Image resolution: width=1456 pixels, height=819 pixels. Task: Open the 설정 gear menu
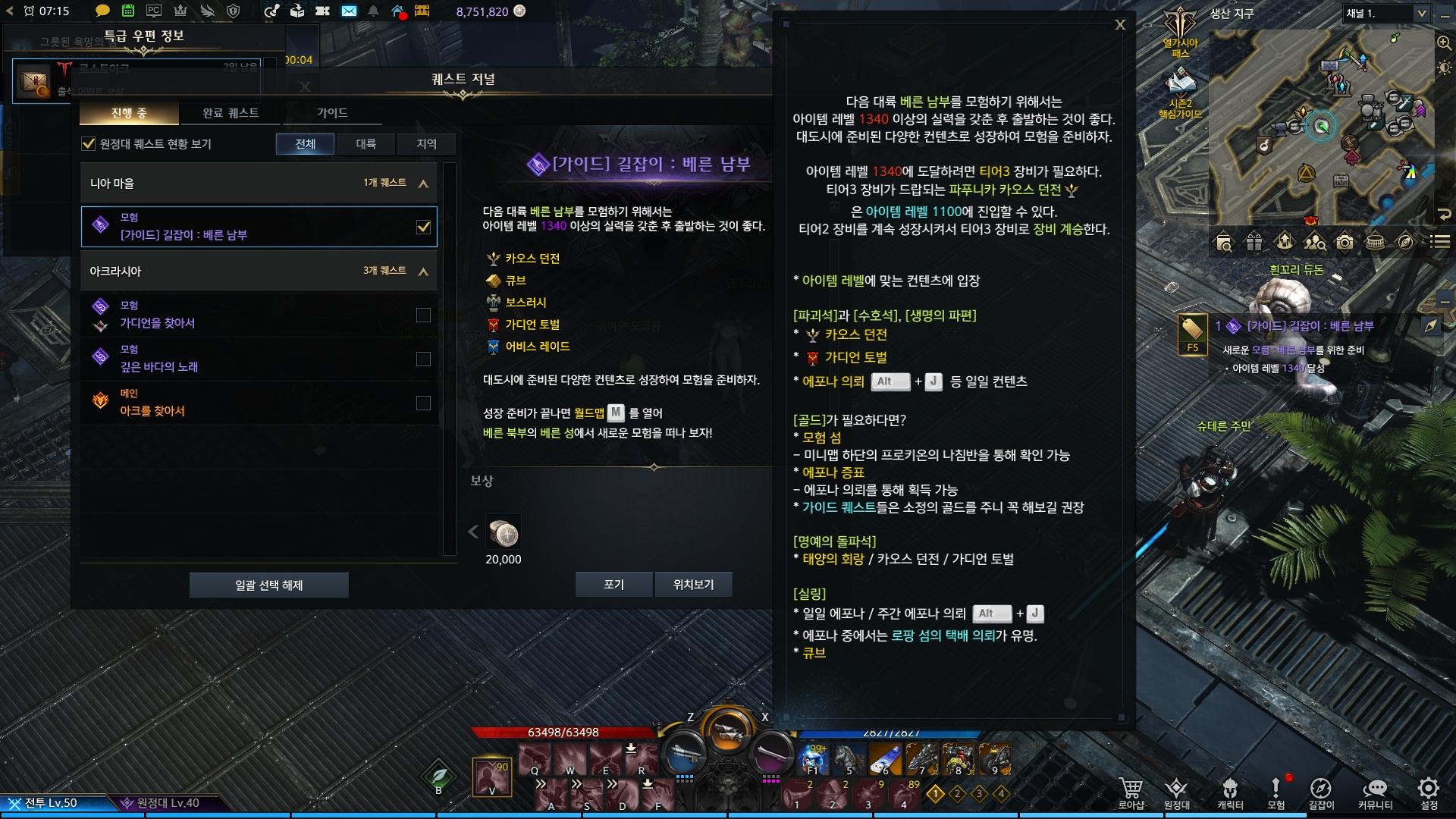[x=1429, y=792]
